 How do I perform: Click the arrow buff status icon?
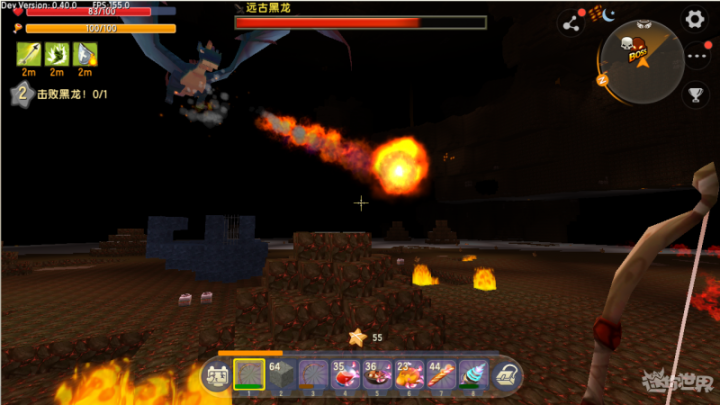[28, 54]
